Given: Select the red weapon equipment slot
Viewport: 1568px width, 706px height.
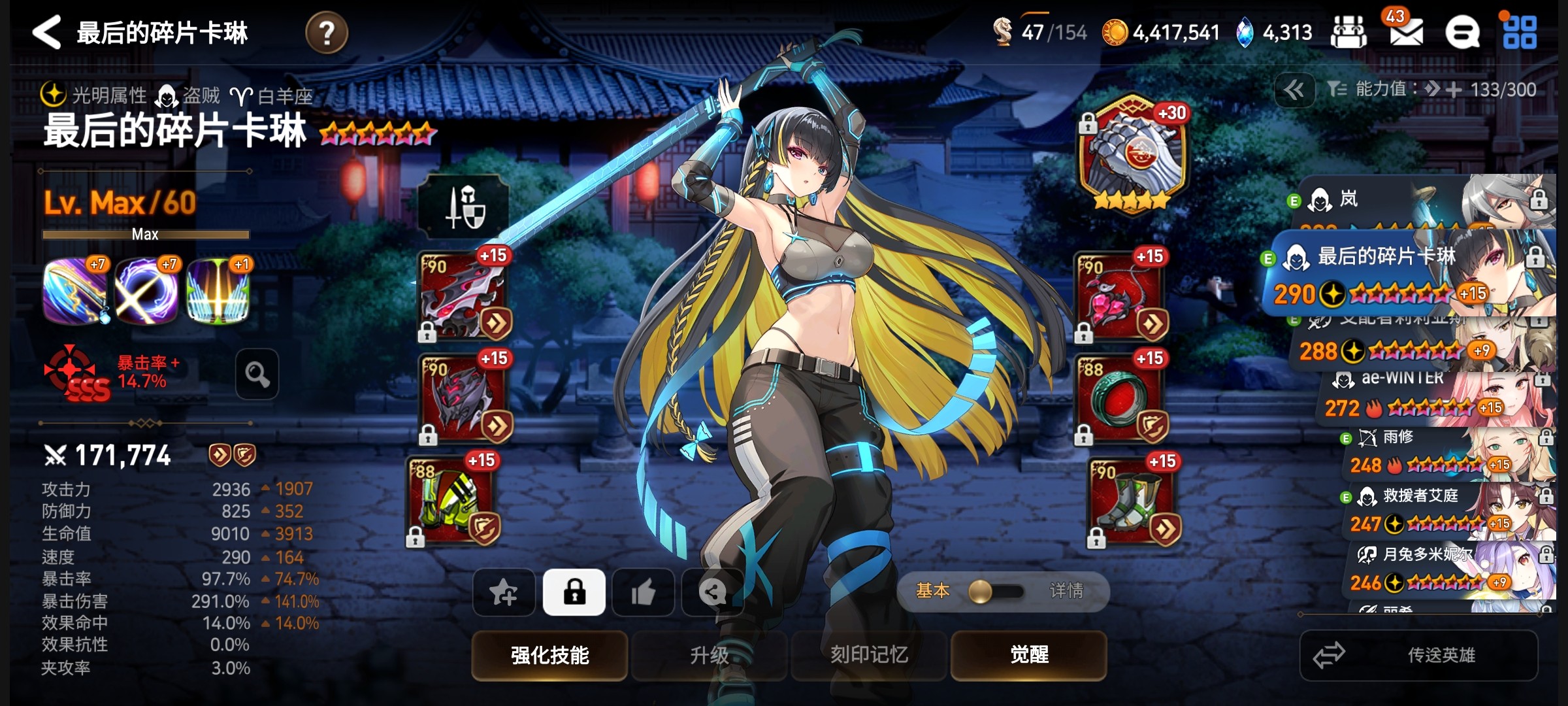Looking at the screenshot, I should (x=464, y=295).
